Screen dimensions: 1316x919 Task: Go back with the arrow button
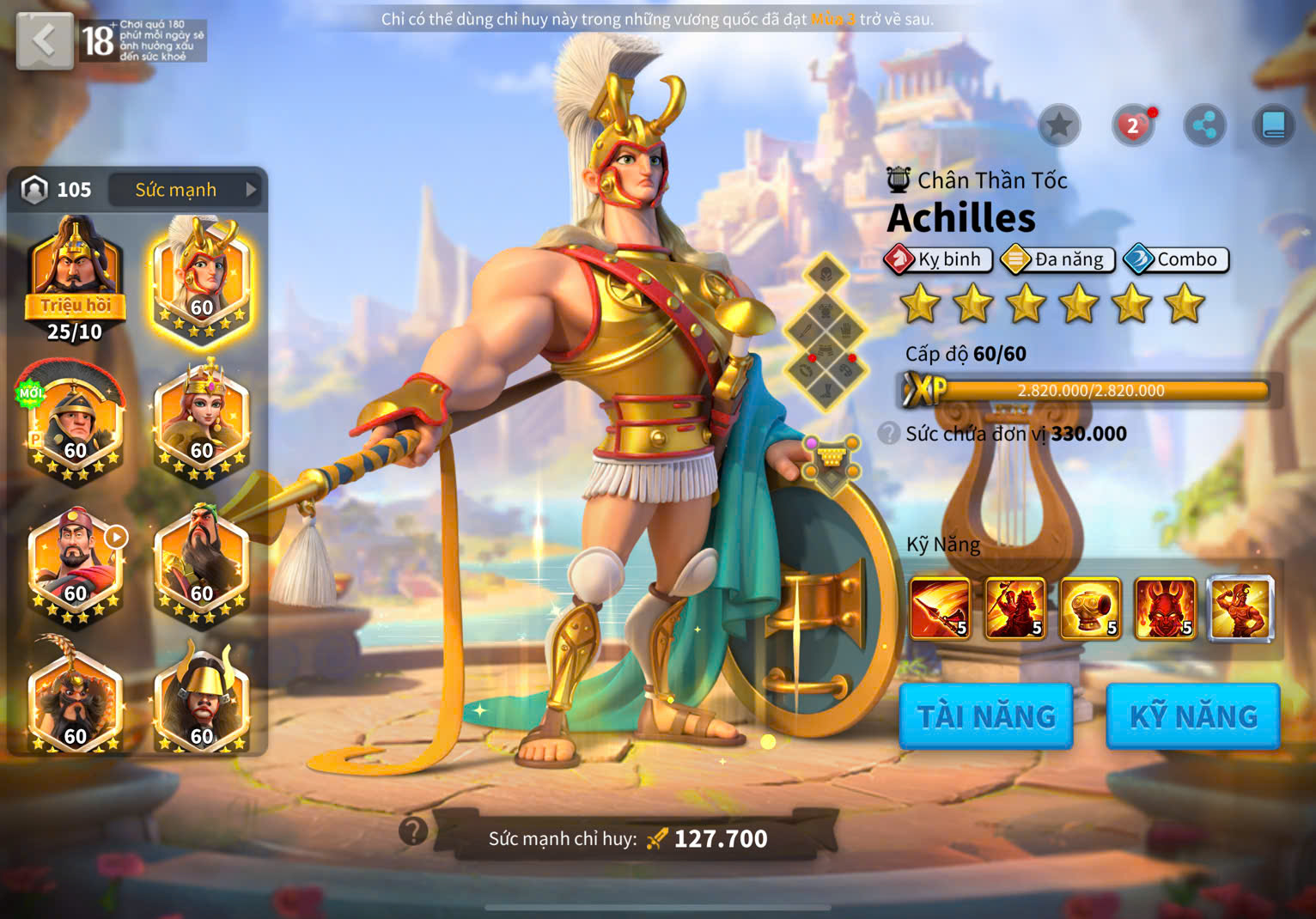tap(44, 40)
